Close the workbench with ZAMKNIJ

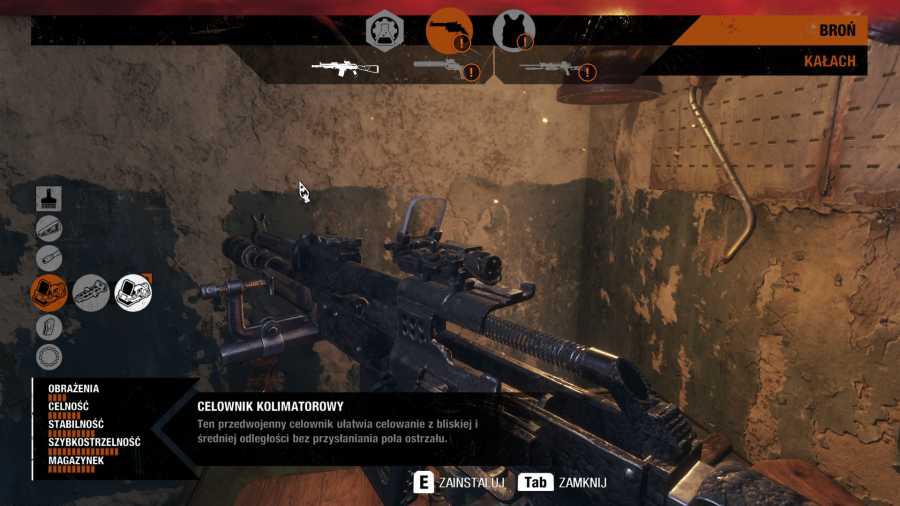pyautogui.click(x=563, y=483)
